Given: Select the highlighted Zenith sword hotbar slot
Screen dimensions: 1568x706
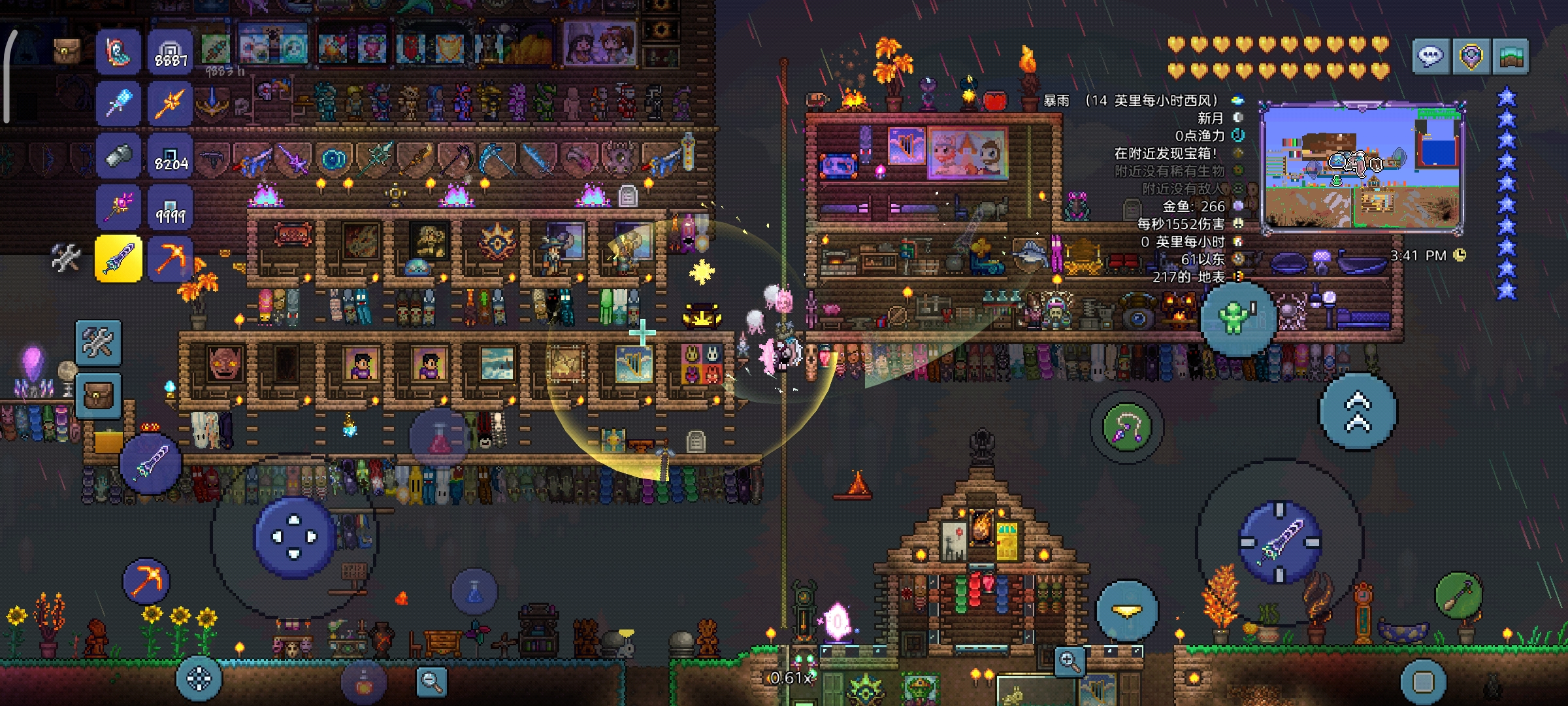Looking at the screenshot, I should (118, 259).
